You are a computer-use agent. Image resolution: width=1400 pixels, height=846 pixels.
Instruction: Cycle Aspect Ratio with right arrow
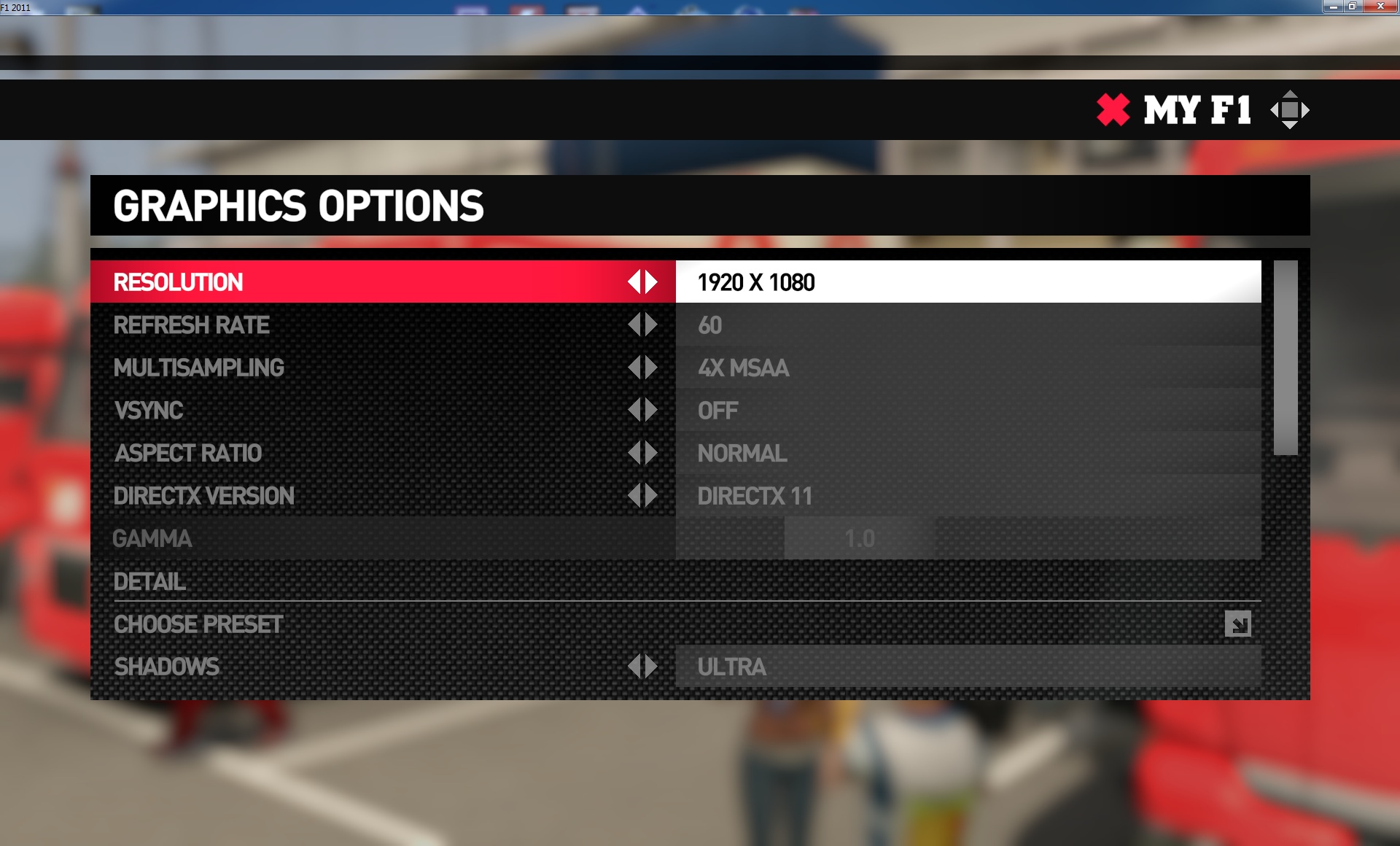pos(651,454)
